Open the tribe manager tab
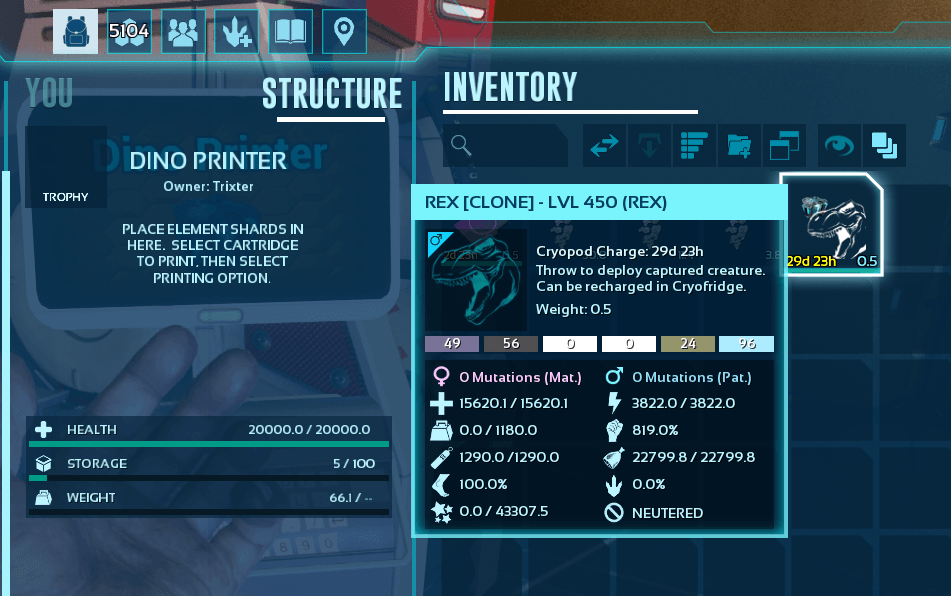This screenshot has height=596, width=951. pos(183,32)
